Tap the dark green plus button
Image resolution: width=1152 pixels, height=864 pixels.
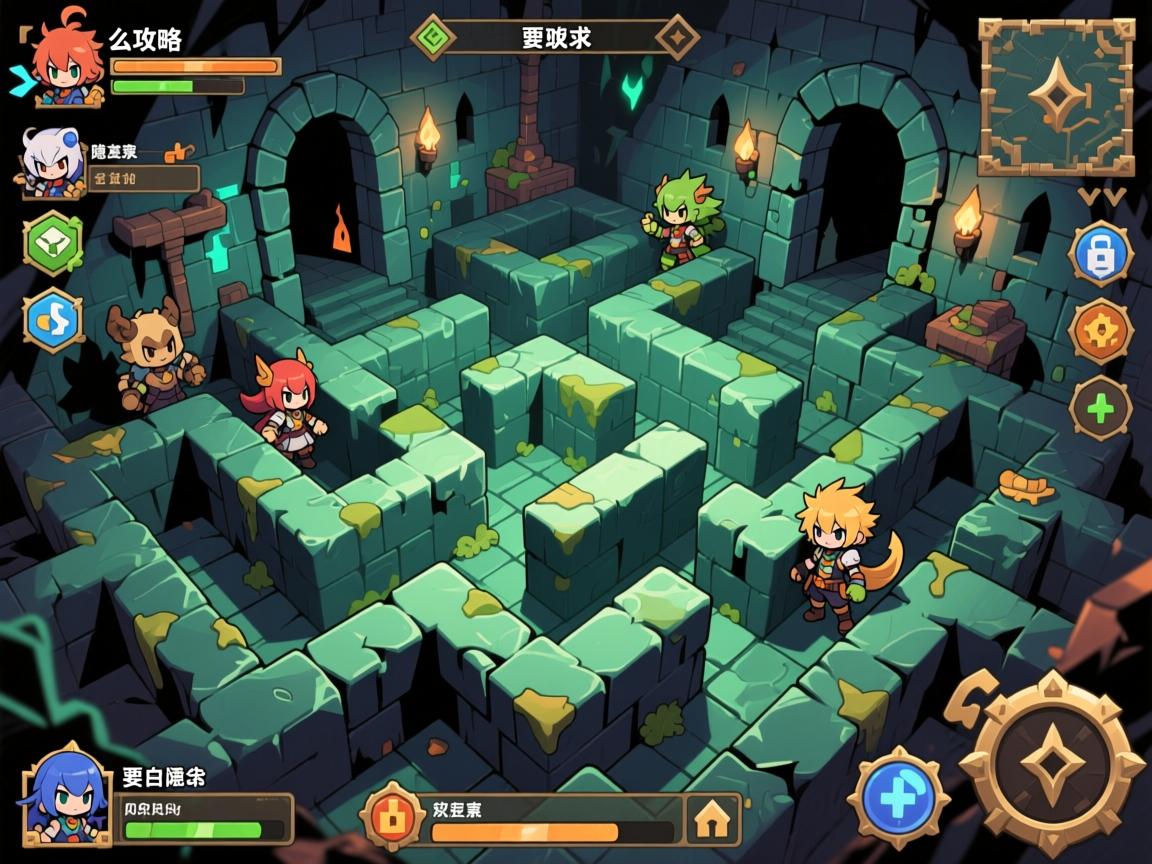tap(1100, 408)
